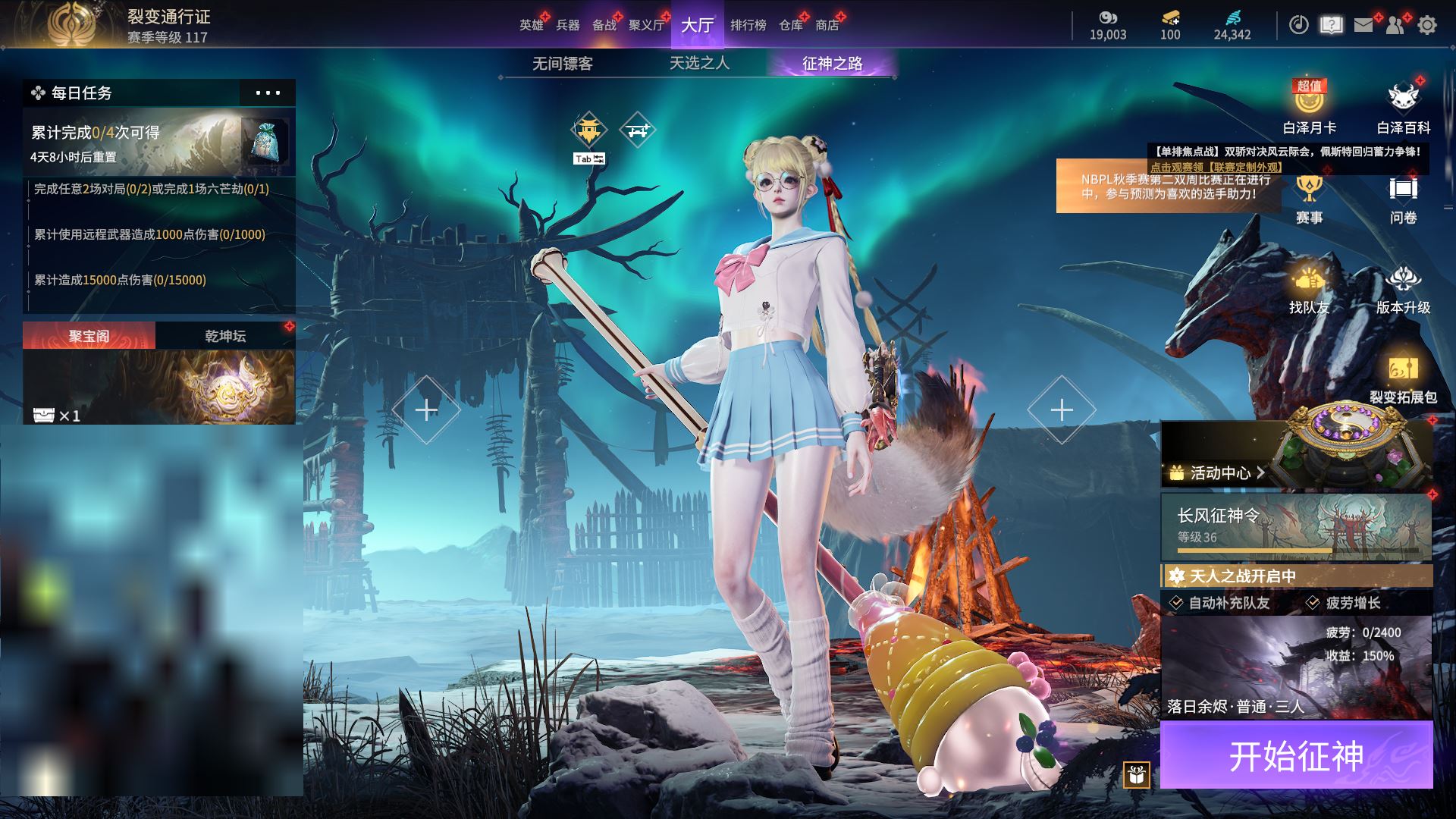Image resolution: width=1456 pixels, height=819 pixels.
Task: Open the 长风征神令 battle pass banner
Action: pyautogui.click(x=1296, y=527)
